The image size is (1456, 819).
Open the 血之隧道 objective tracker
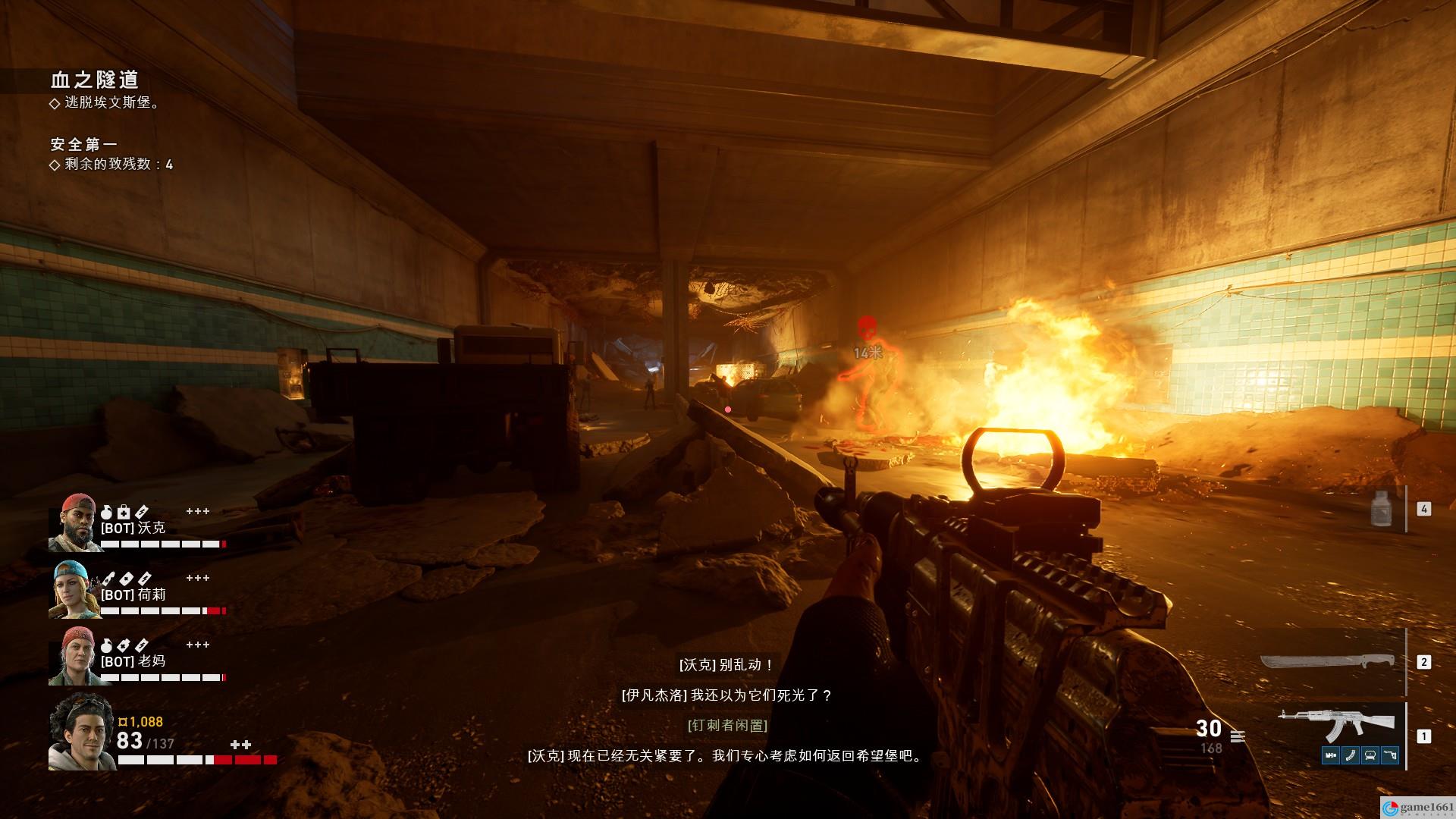tap(95, 80)
